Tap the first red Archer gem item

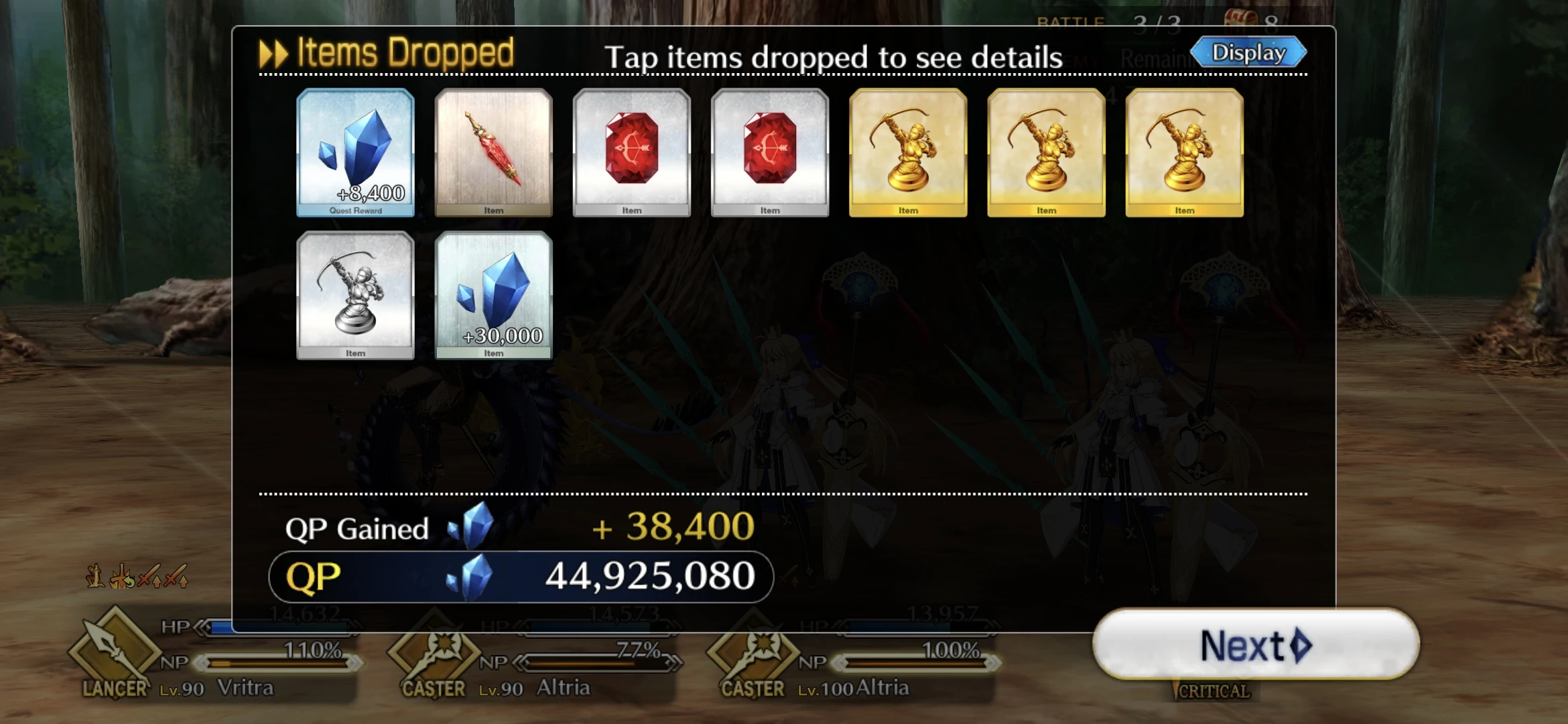(x=632, y=153)
